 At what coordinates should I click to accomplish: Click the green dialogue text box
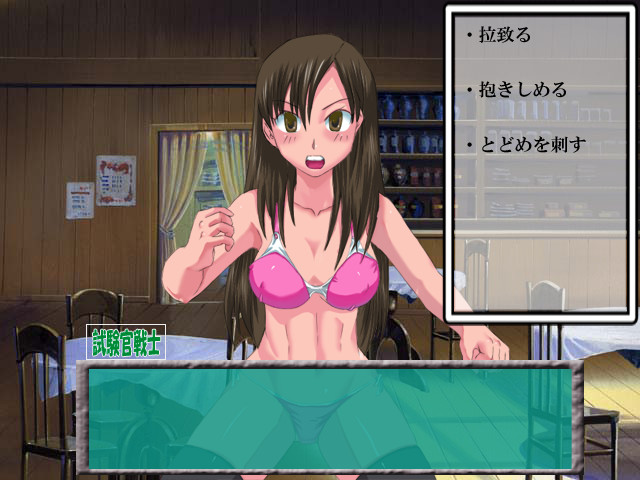[329, 418]
